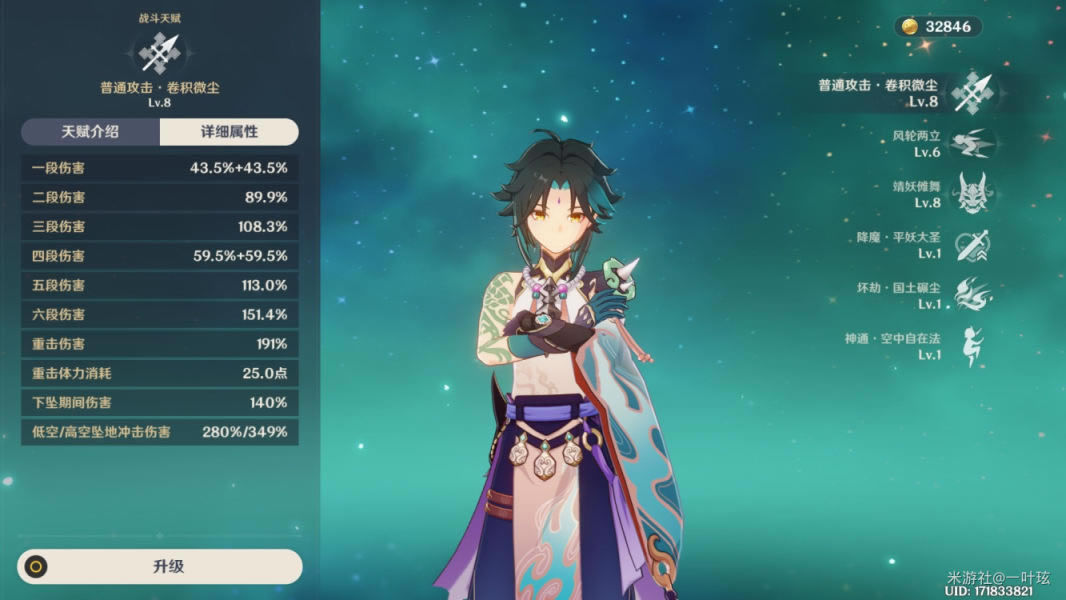Show the 坏劫·国土碾尘 passive talent

click(969, 296)
